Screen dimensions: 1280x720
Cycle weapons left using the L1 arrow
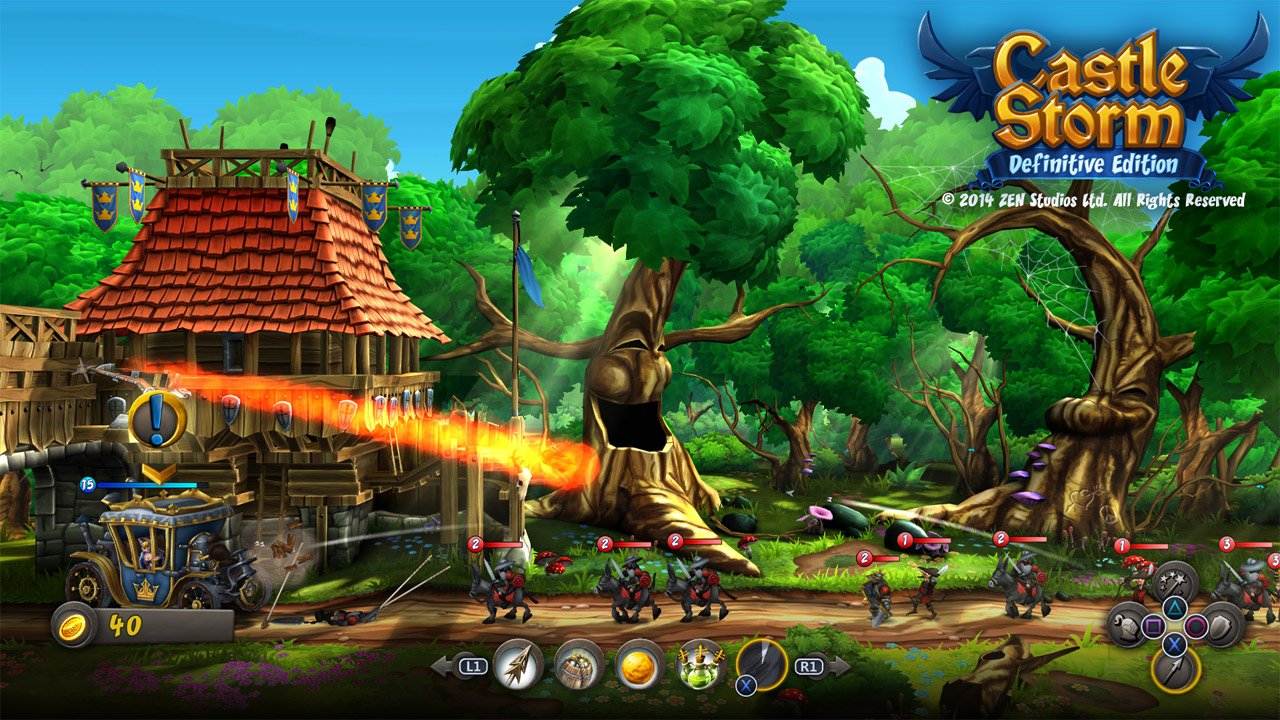[450, 663]
